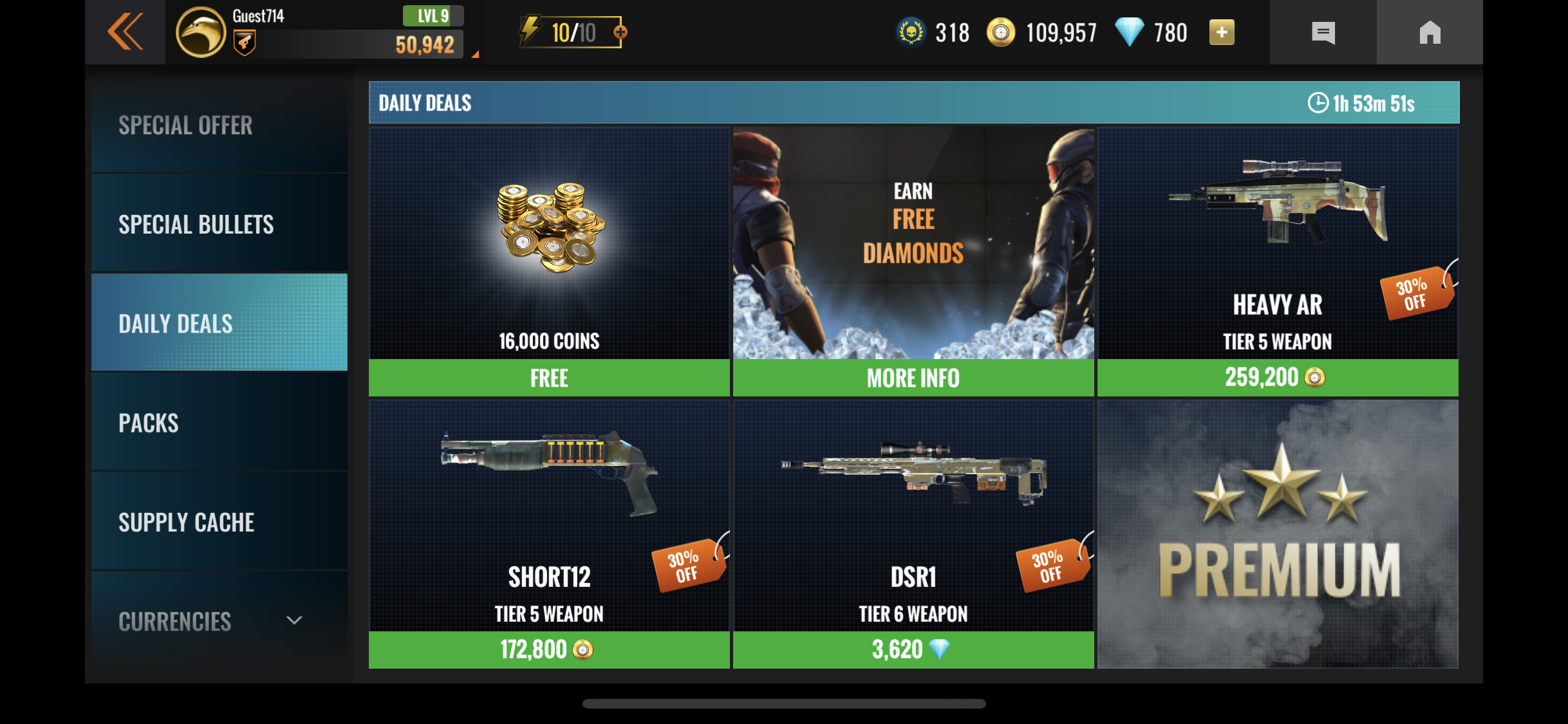Go back with the orange double-arrow button
The image size is (1568, 724).
click(x=125, y=32)
